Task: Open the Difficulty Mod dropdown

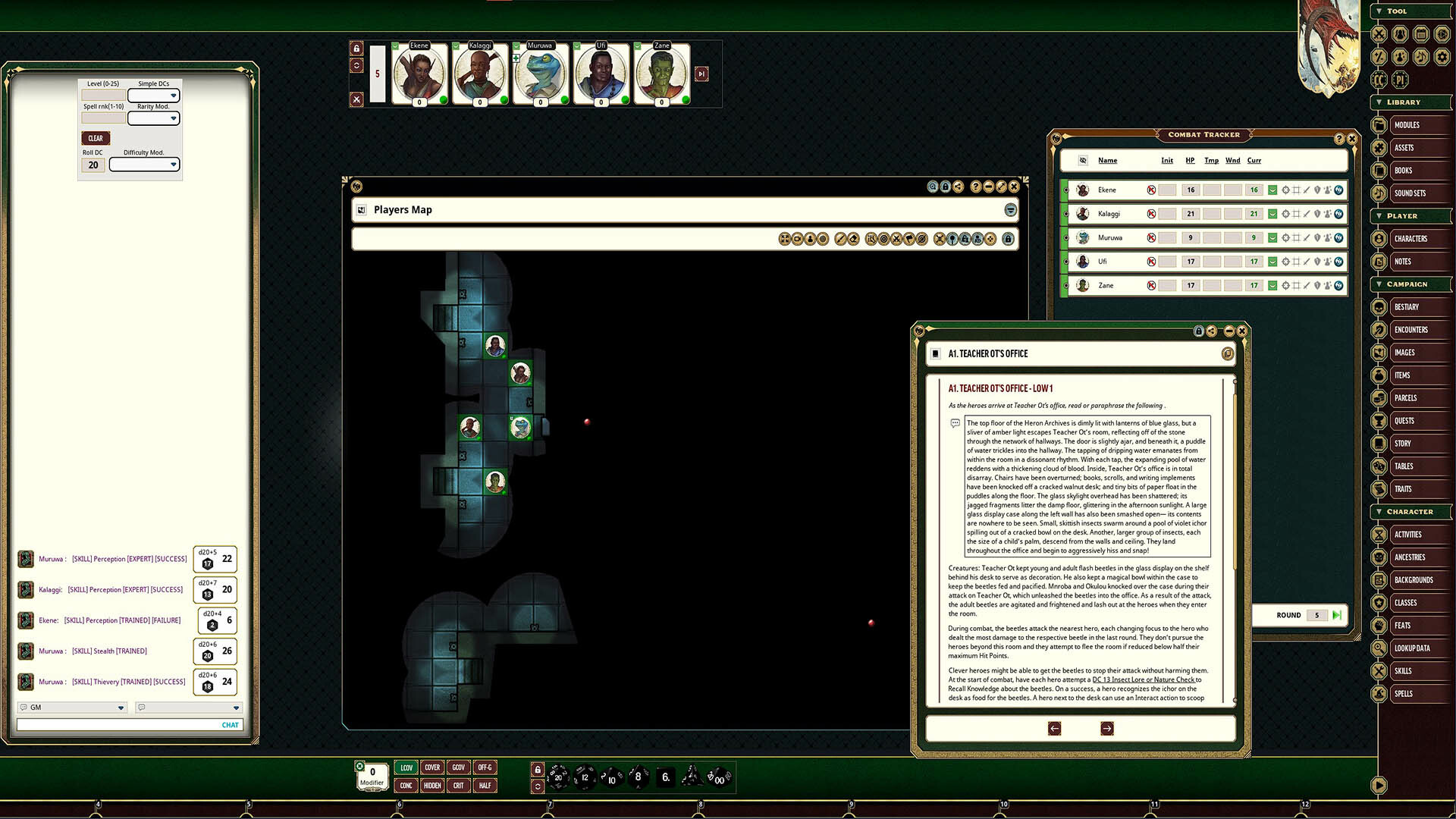Action: coord(144,165)
